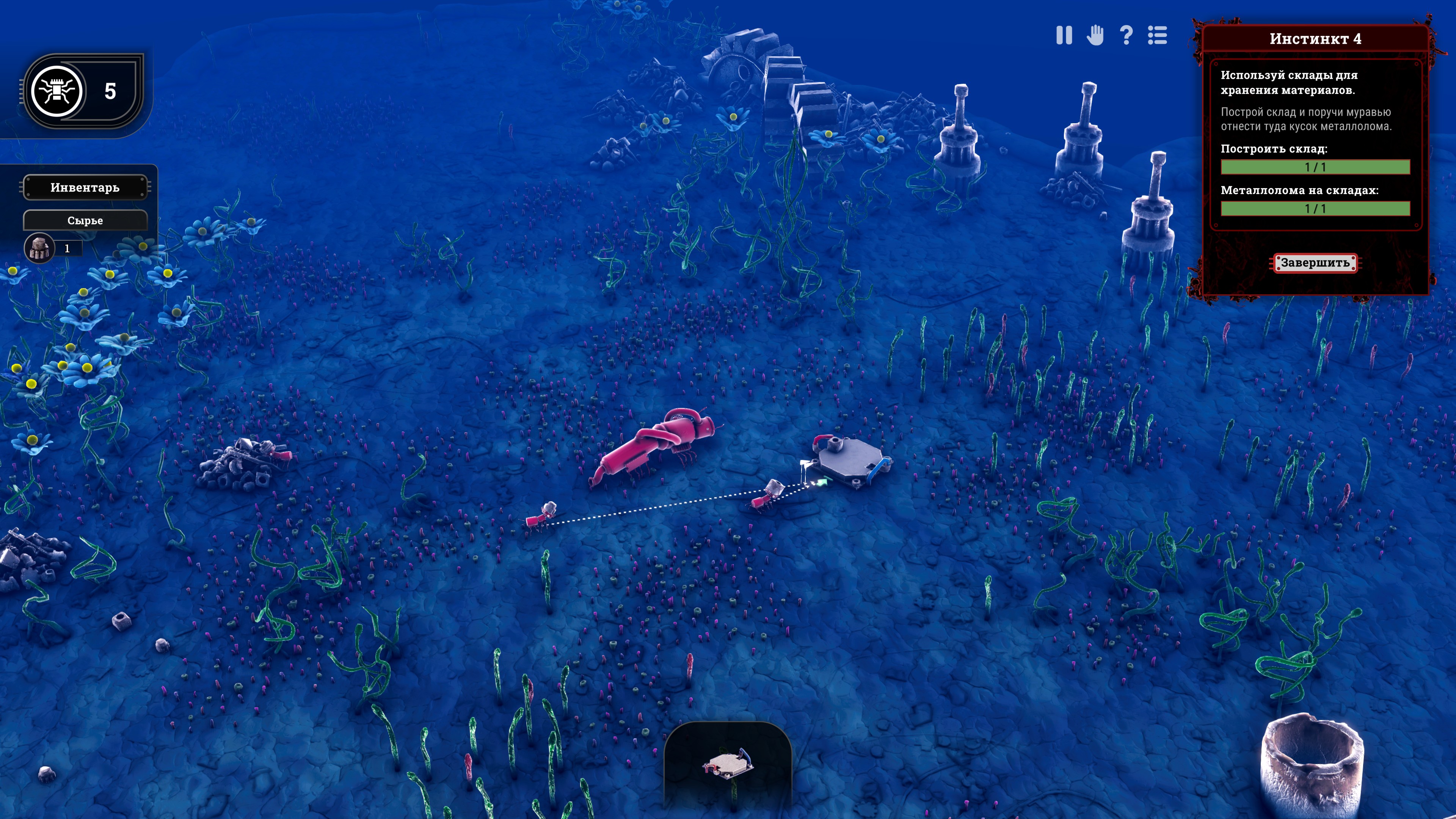
Task: Click the Завершить button
Action: click(1315, 263)
